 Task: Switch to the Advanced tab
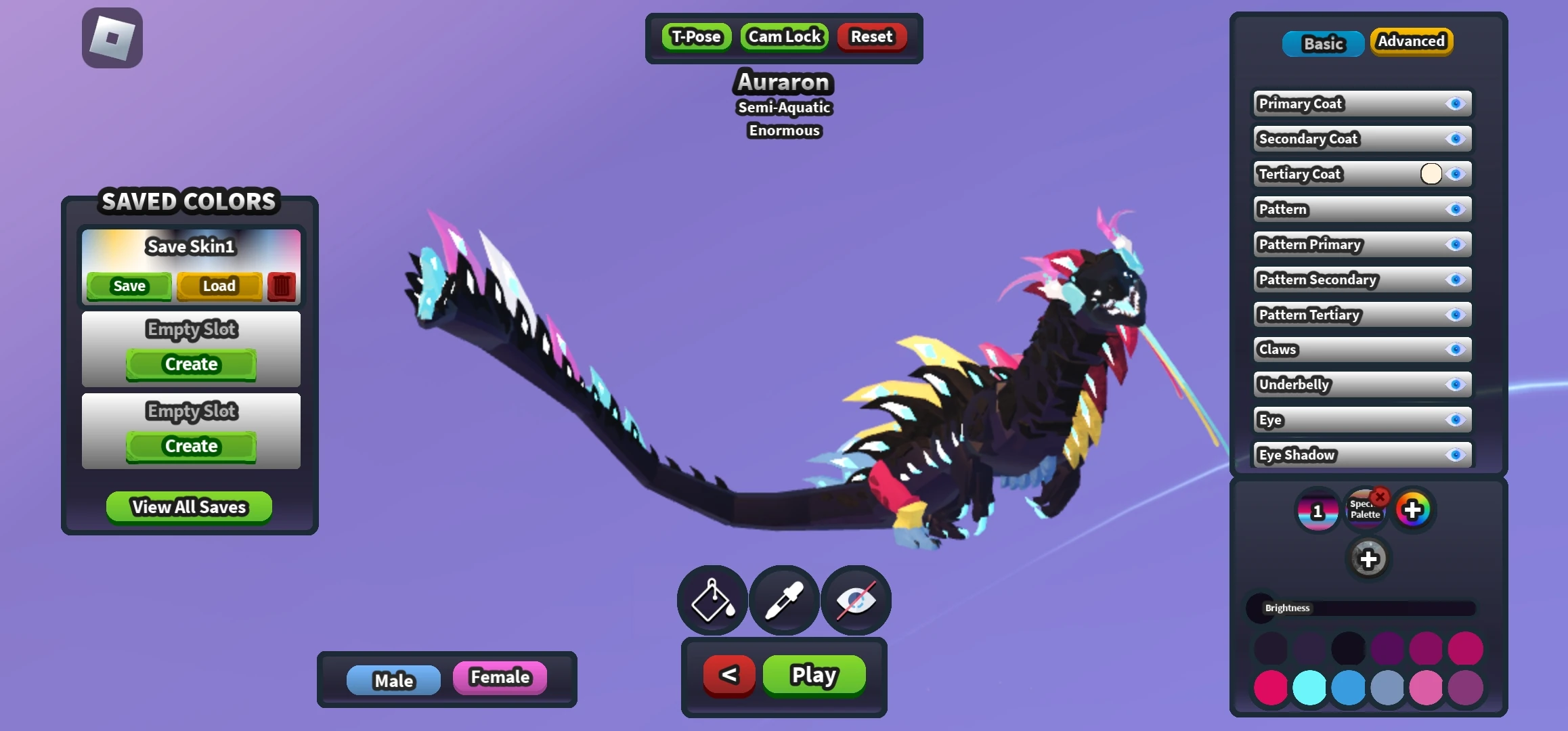pyautogui.click(x=1412, y=41)
